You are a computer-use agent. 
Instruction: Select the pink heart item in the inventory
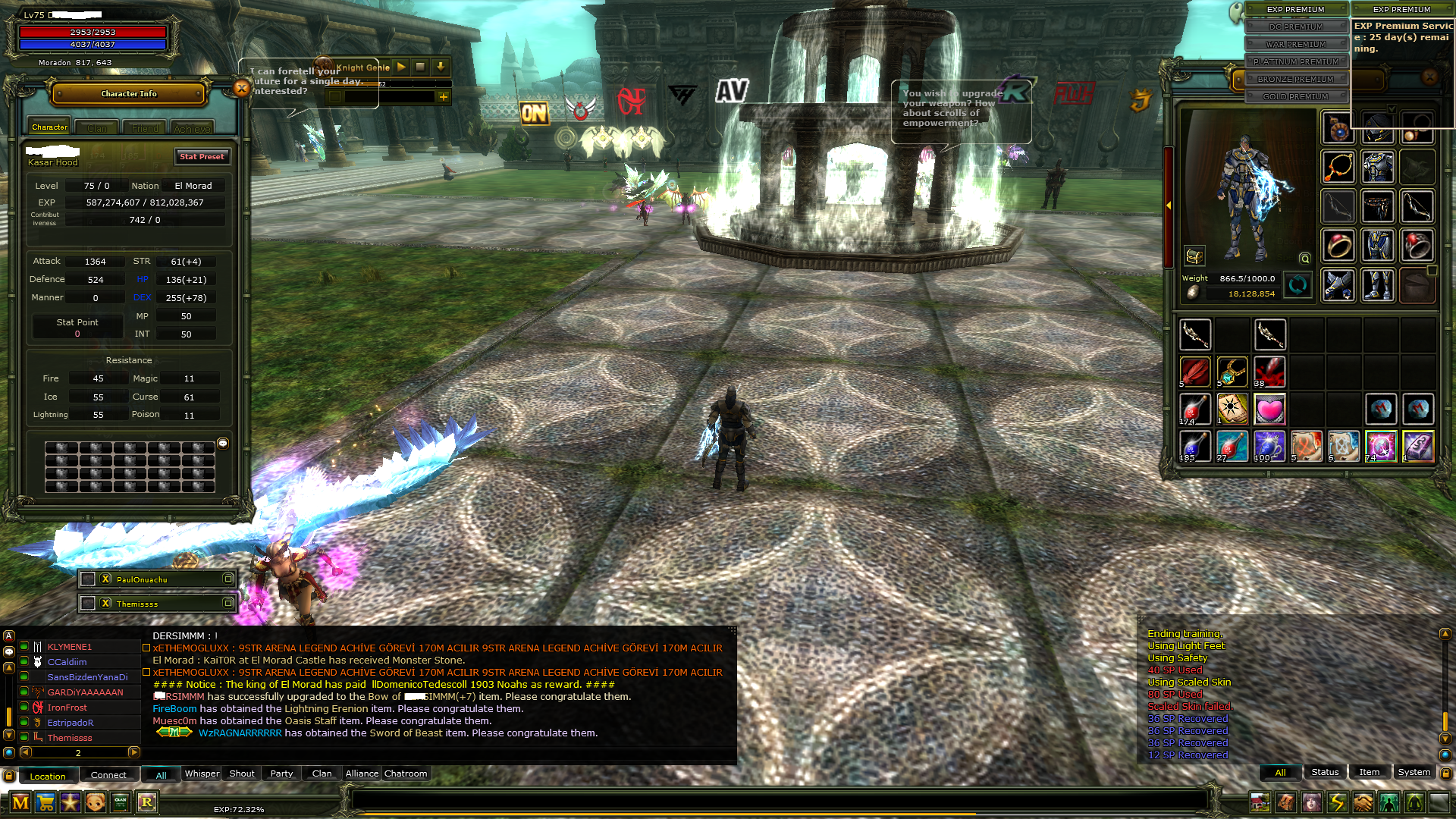click(x=1269, y=409)
